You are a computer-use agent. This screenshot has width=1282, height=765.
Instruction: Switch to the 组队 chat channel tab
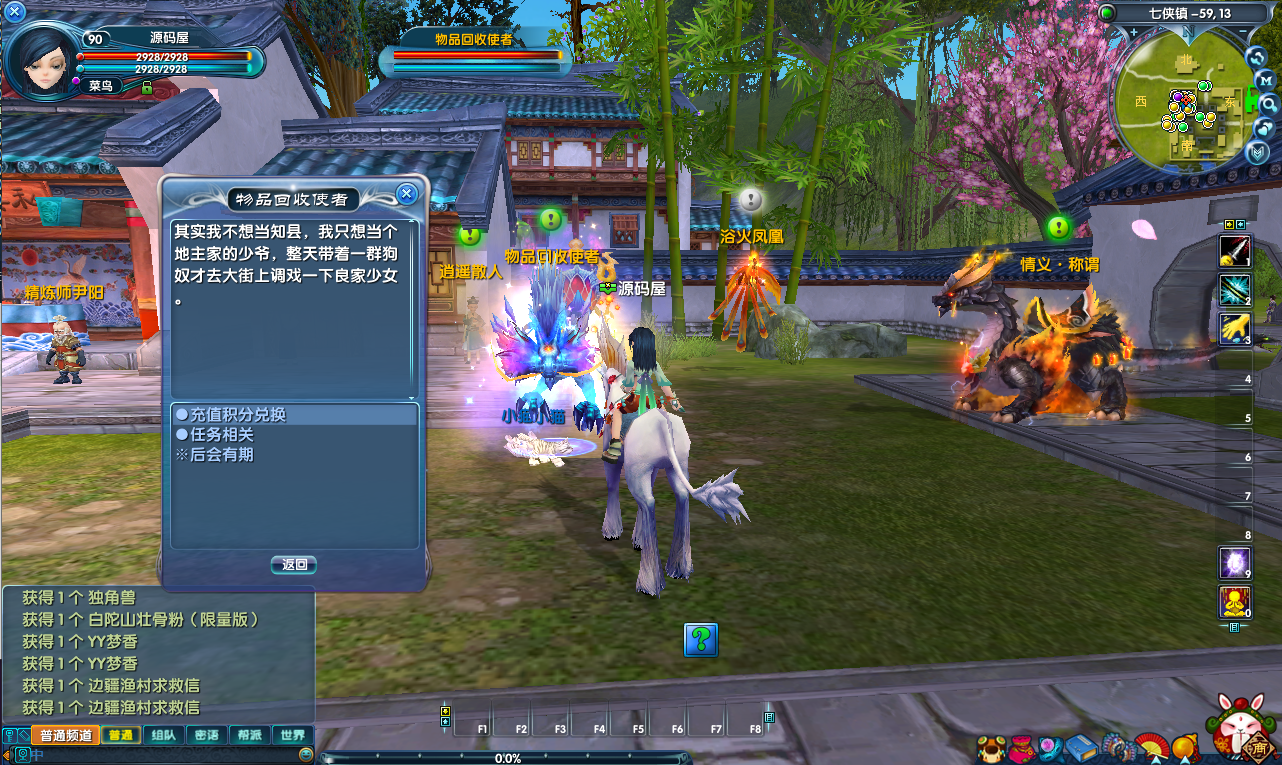point(163,735)
